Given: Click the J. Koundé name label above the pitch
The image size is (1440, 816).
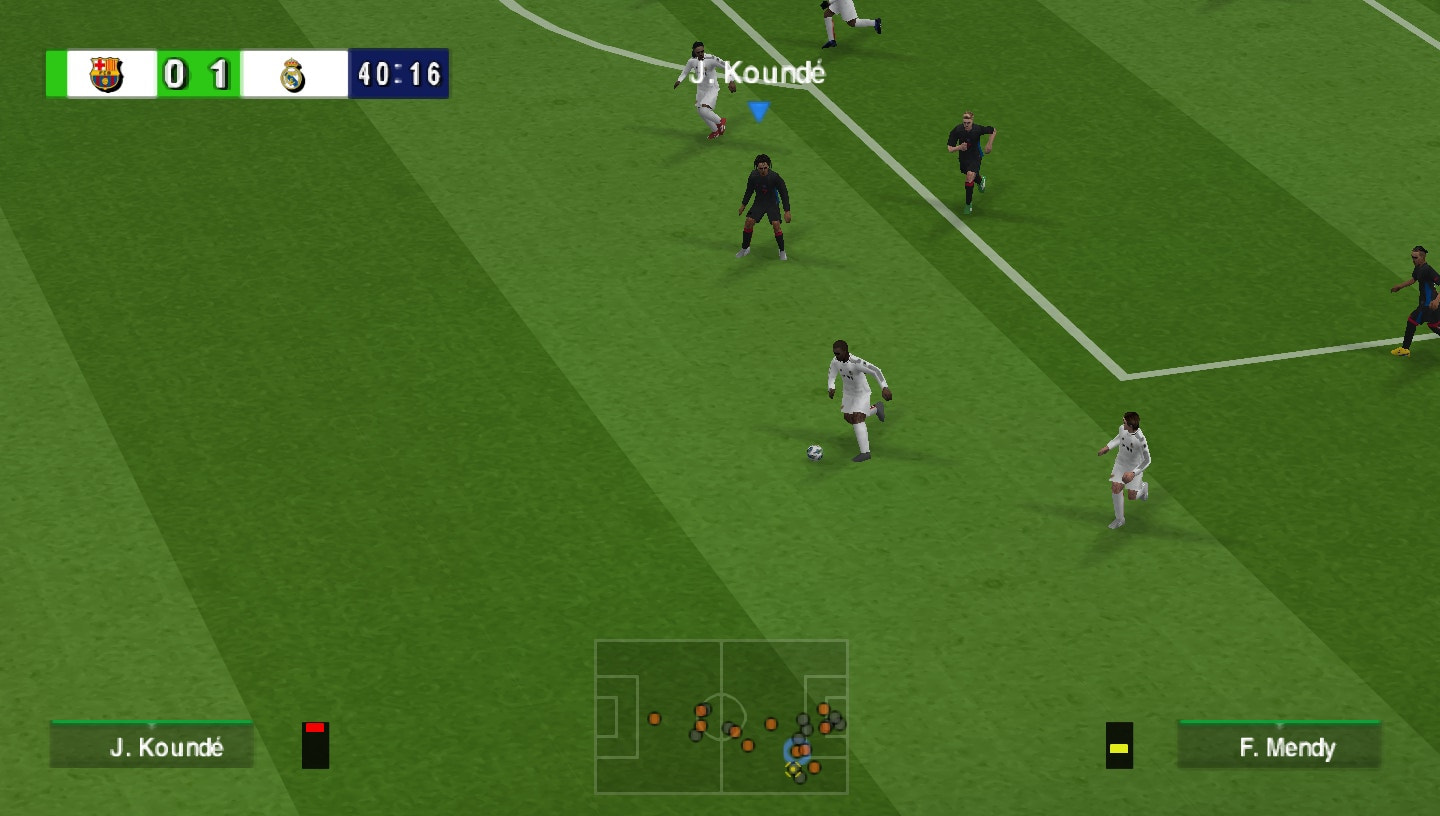Looking at the screenshot, I should (x=757, y=73).
